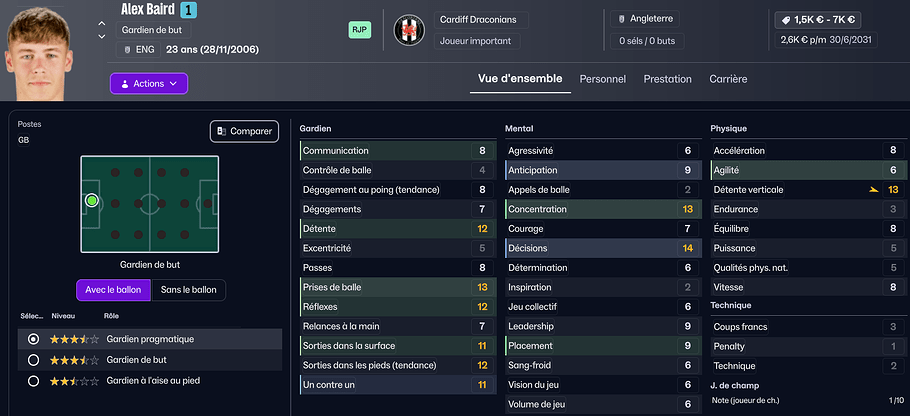Open the Actions dropdown menu
This screenshot has height=416, width=910.
tap(148, 84)
